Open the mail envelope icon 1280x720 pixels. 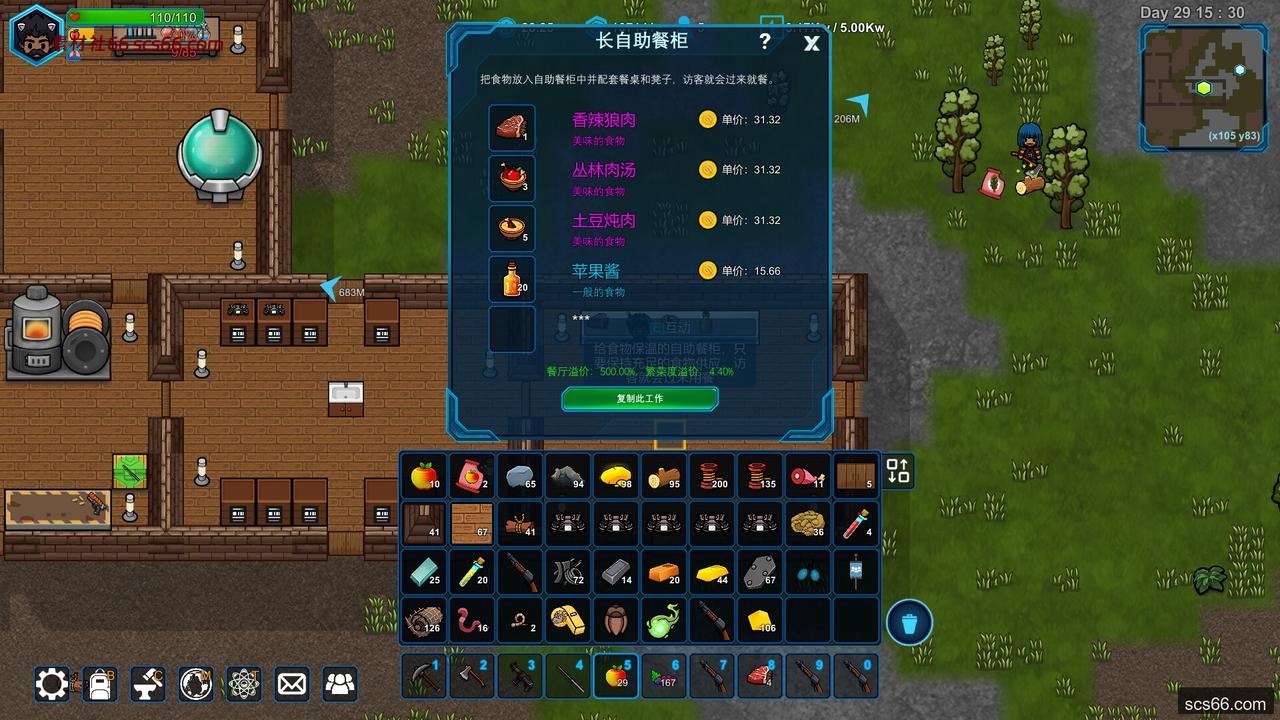pyautogui.click(x=291, y=683)
